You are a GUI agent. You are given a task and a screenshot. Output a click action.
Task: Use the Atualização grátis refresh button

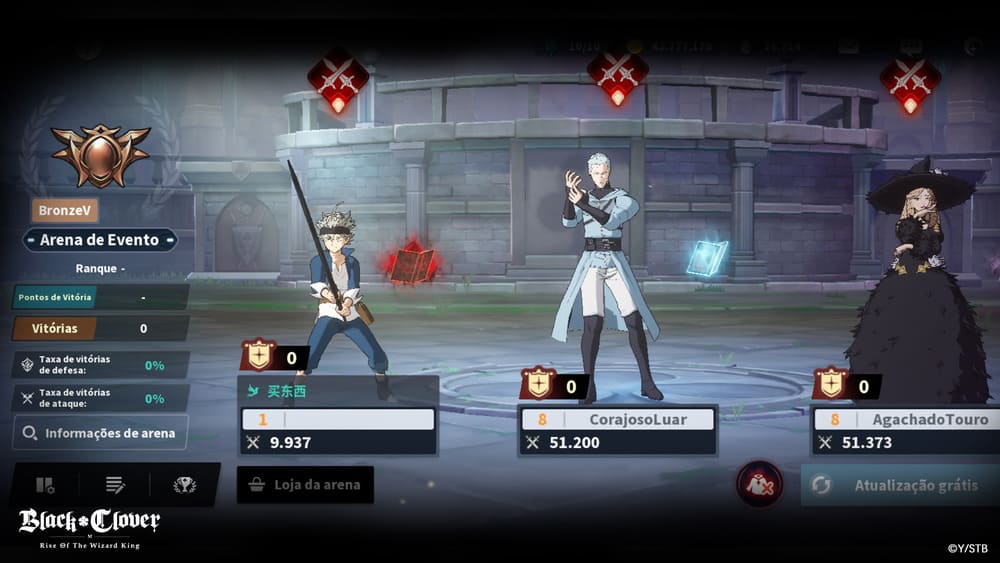(900, 485)
